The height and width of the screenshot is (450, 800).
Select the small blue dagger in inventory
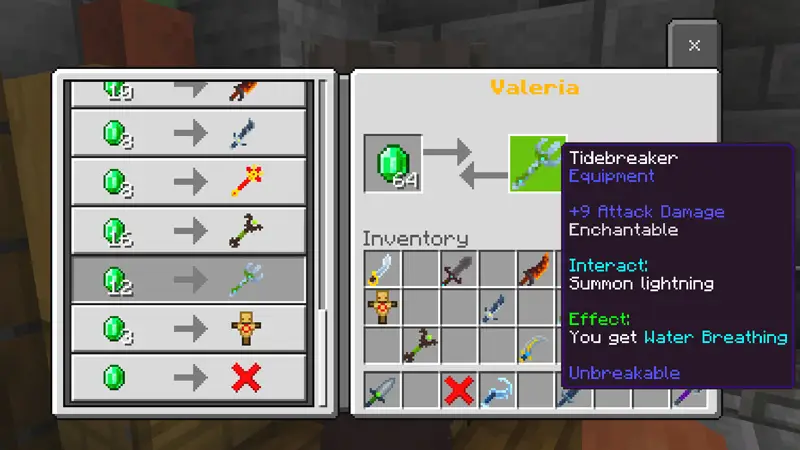496,308
